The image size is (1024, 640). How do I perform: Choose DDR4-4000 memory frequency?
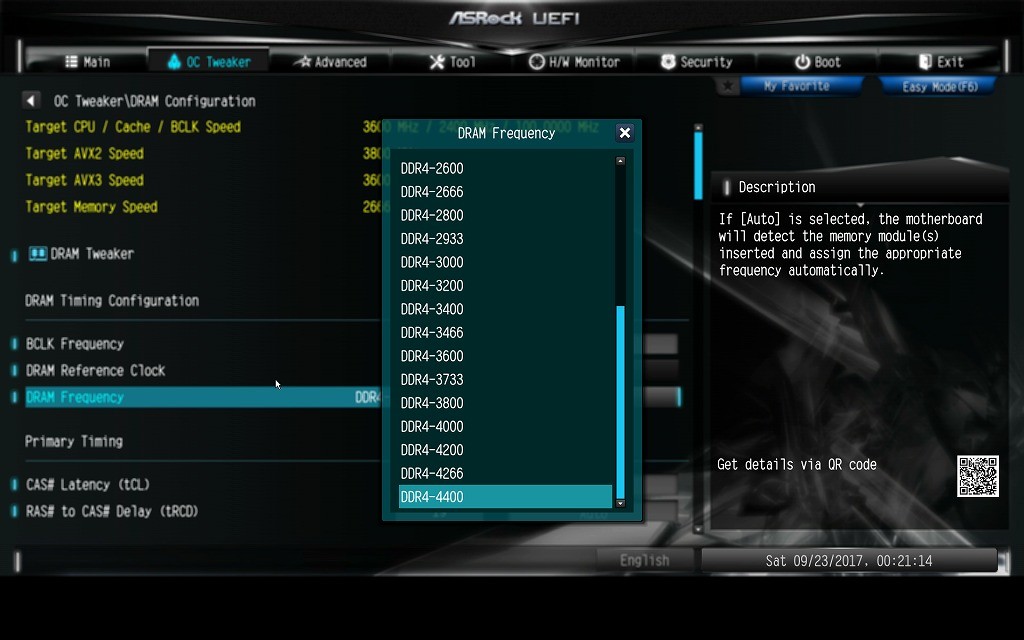point(432,427)
